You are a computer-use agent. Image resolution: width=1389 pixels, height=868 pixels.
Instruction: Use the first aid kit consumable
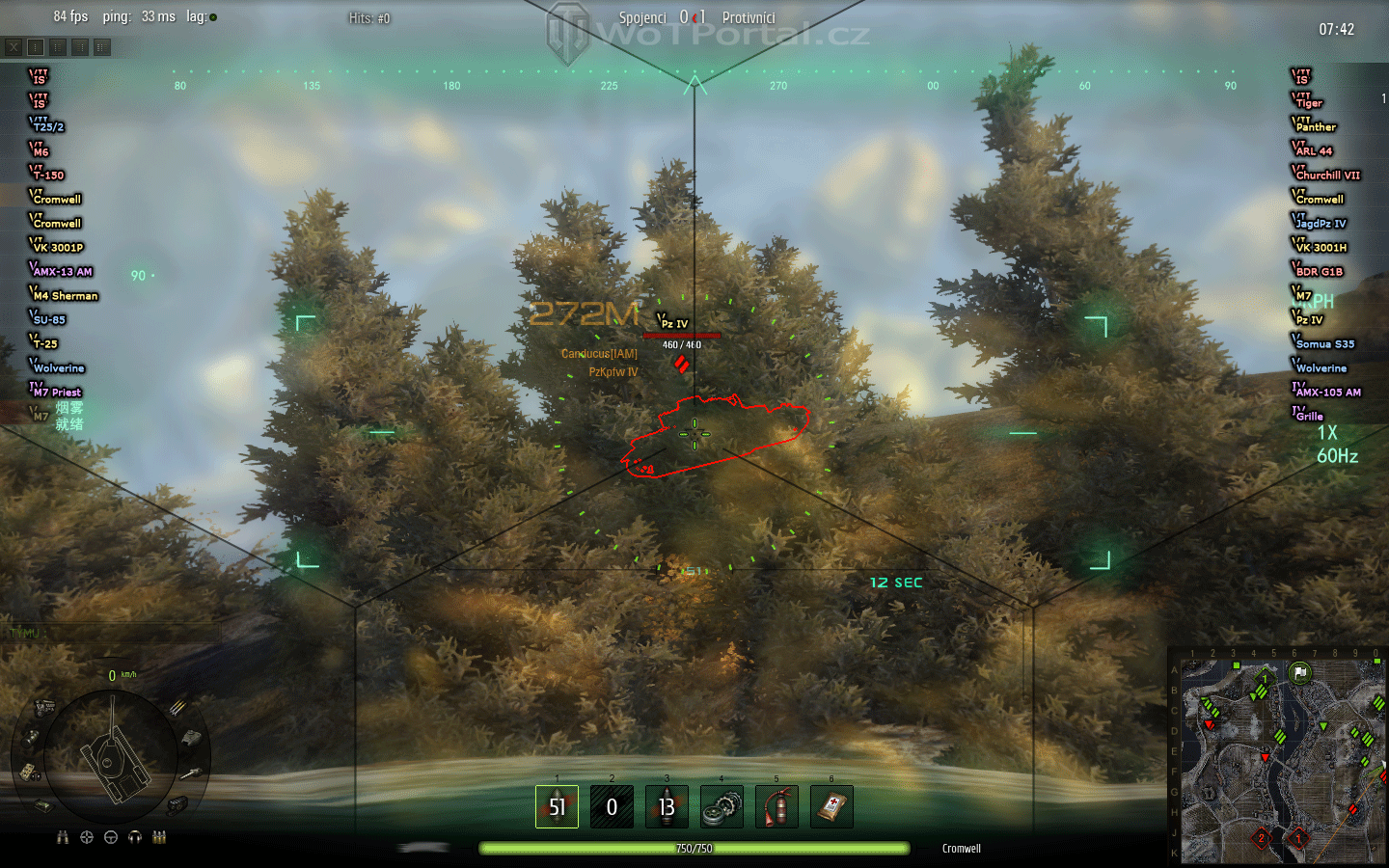(x=831, y=806)
